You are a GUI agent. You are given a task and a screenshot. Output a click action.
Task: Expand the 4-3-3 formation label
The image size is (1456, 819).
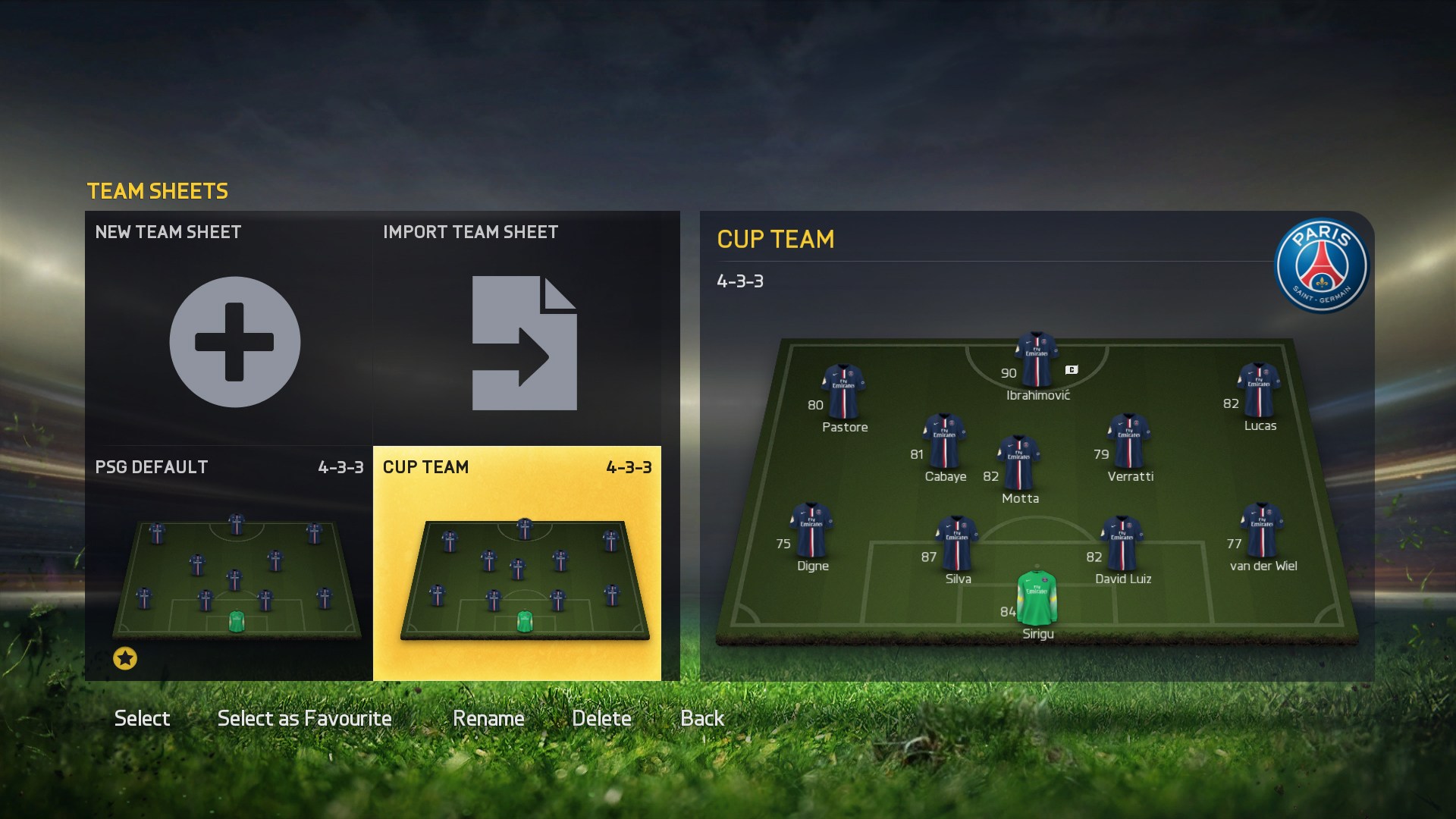pyautogui.click(x=741, y=281)
